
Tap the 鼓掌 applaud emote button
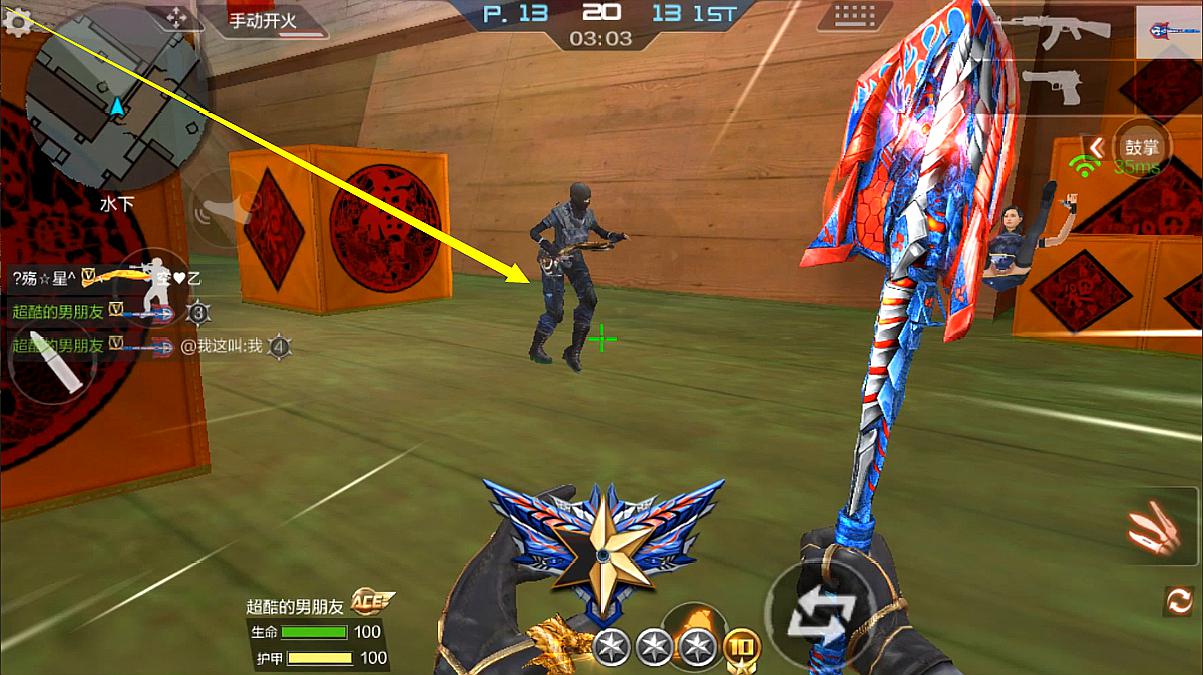point(1141,146)
